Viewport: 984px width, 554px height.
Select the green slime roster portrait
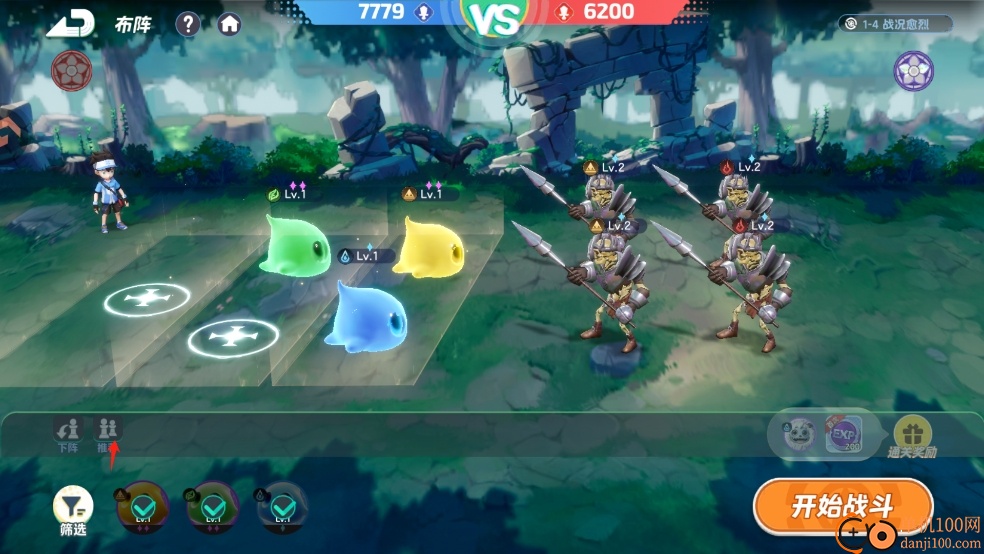tap(212, 506)
